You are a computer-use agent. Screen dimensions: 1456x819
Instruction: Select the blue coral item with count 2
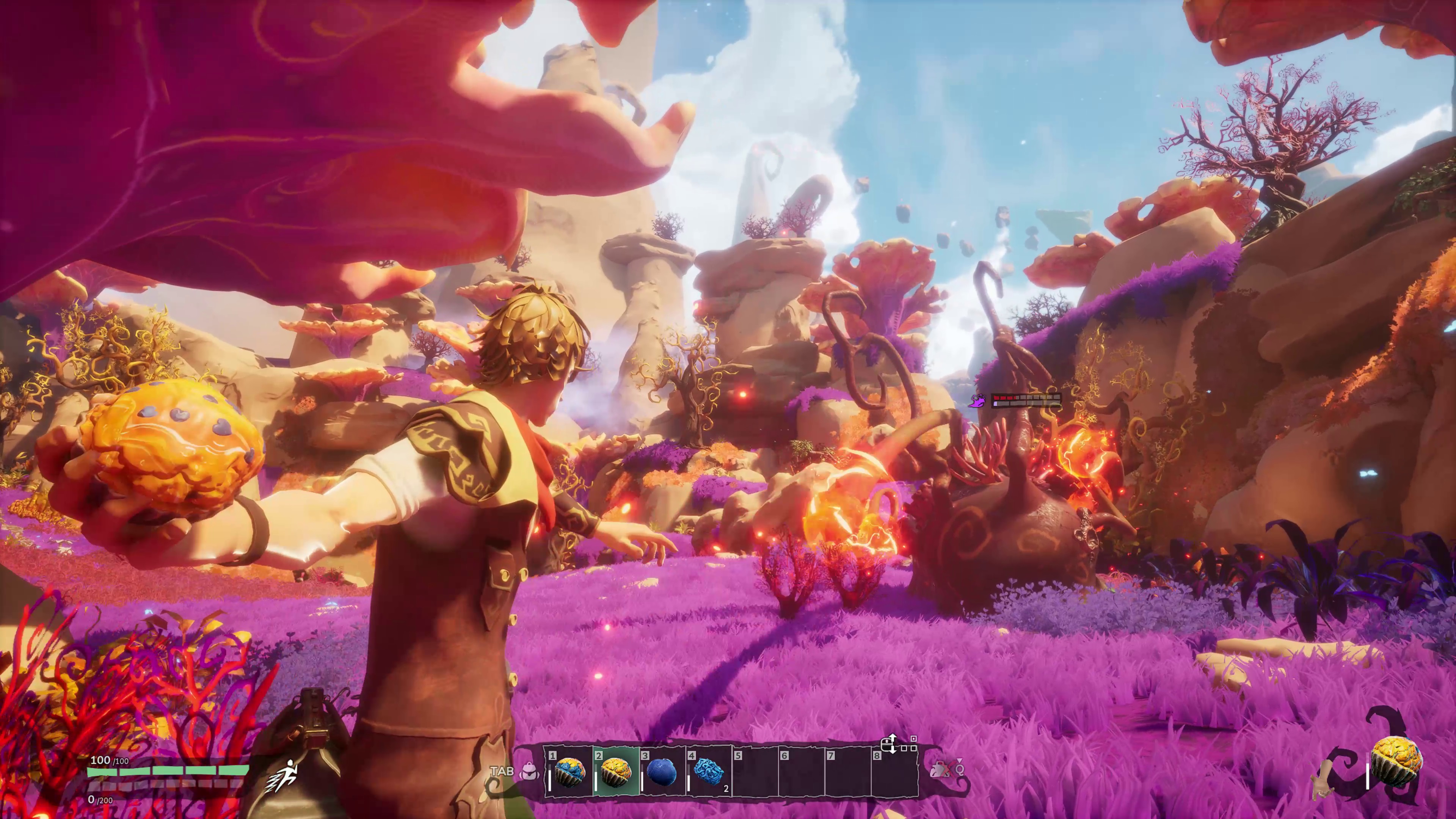pos(709,772)
